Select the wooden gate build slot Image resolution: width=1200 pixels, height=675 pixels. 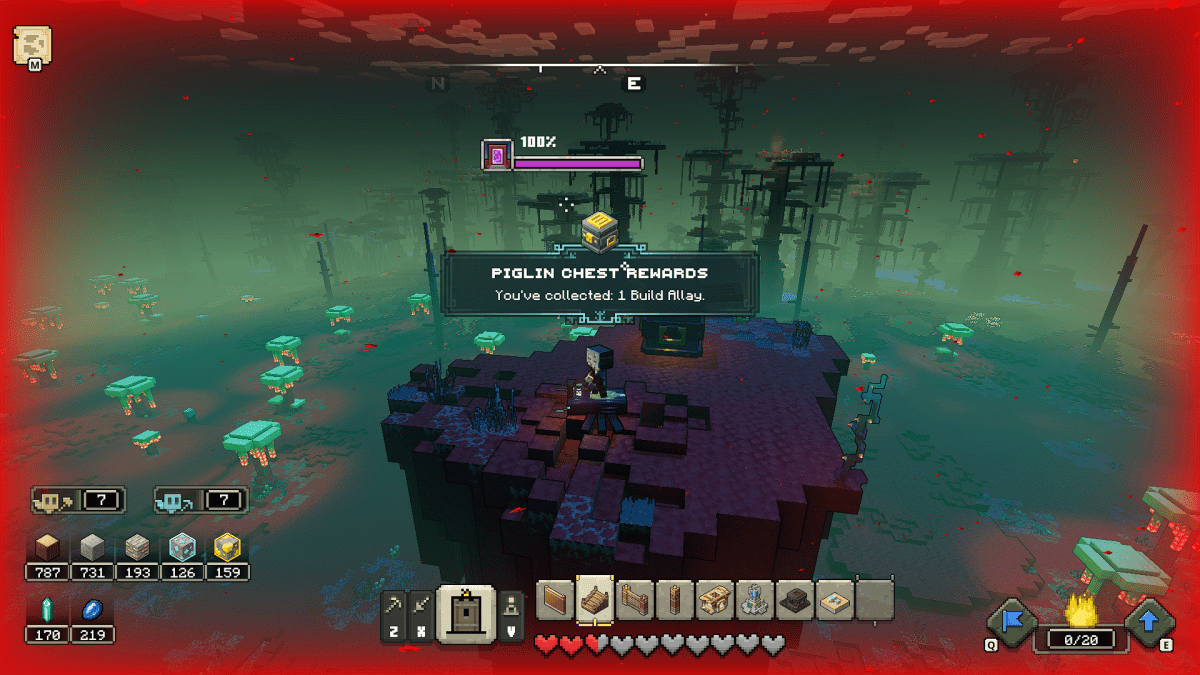(635, 600)
